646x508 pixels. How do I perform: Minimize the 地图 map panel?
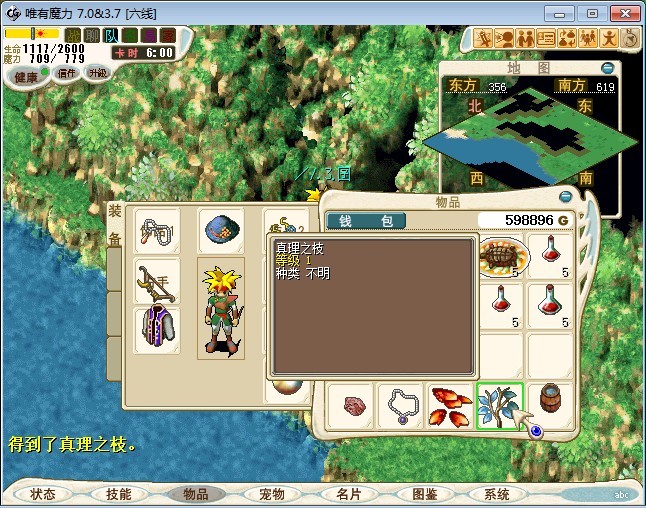[607, 68]
